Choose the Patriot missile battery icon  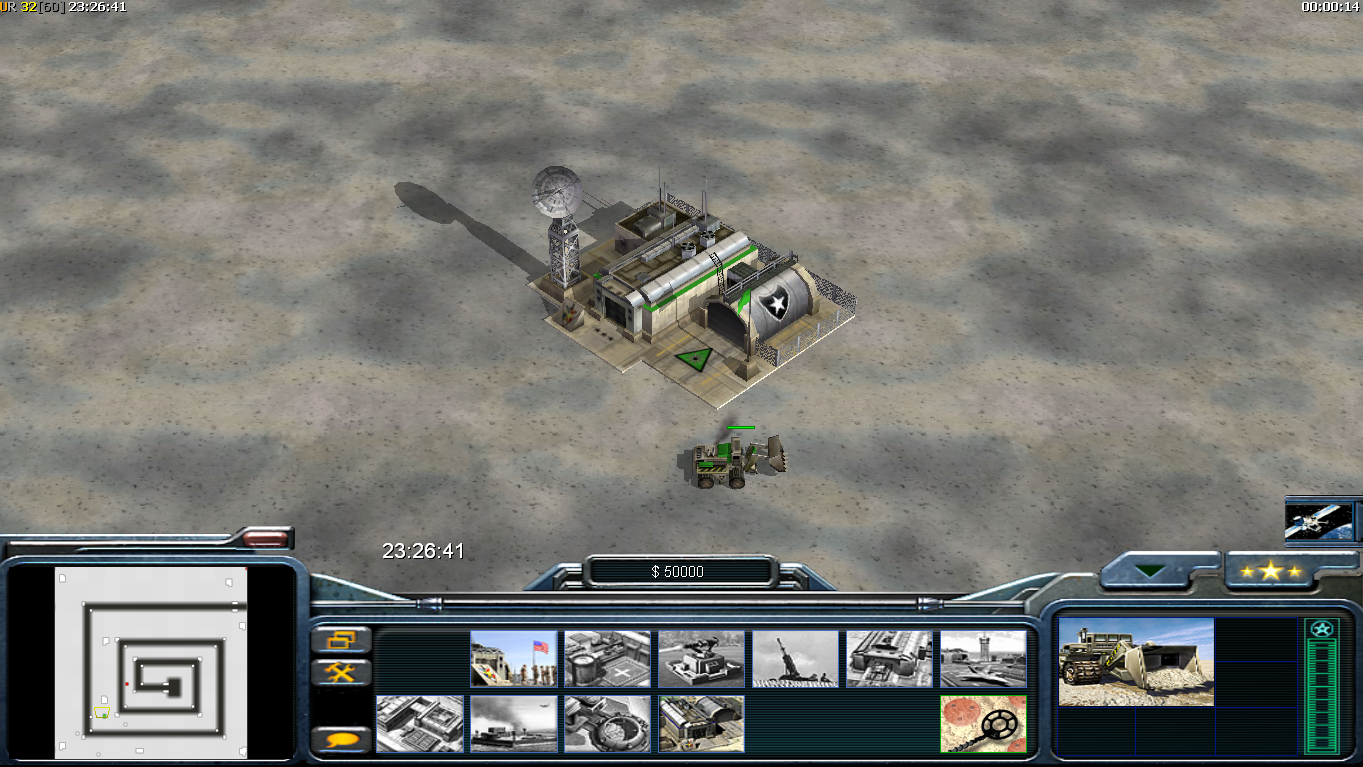701,658
